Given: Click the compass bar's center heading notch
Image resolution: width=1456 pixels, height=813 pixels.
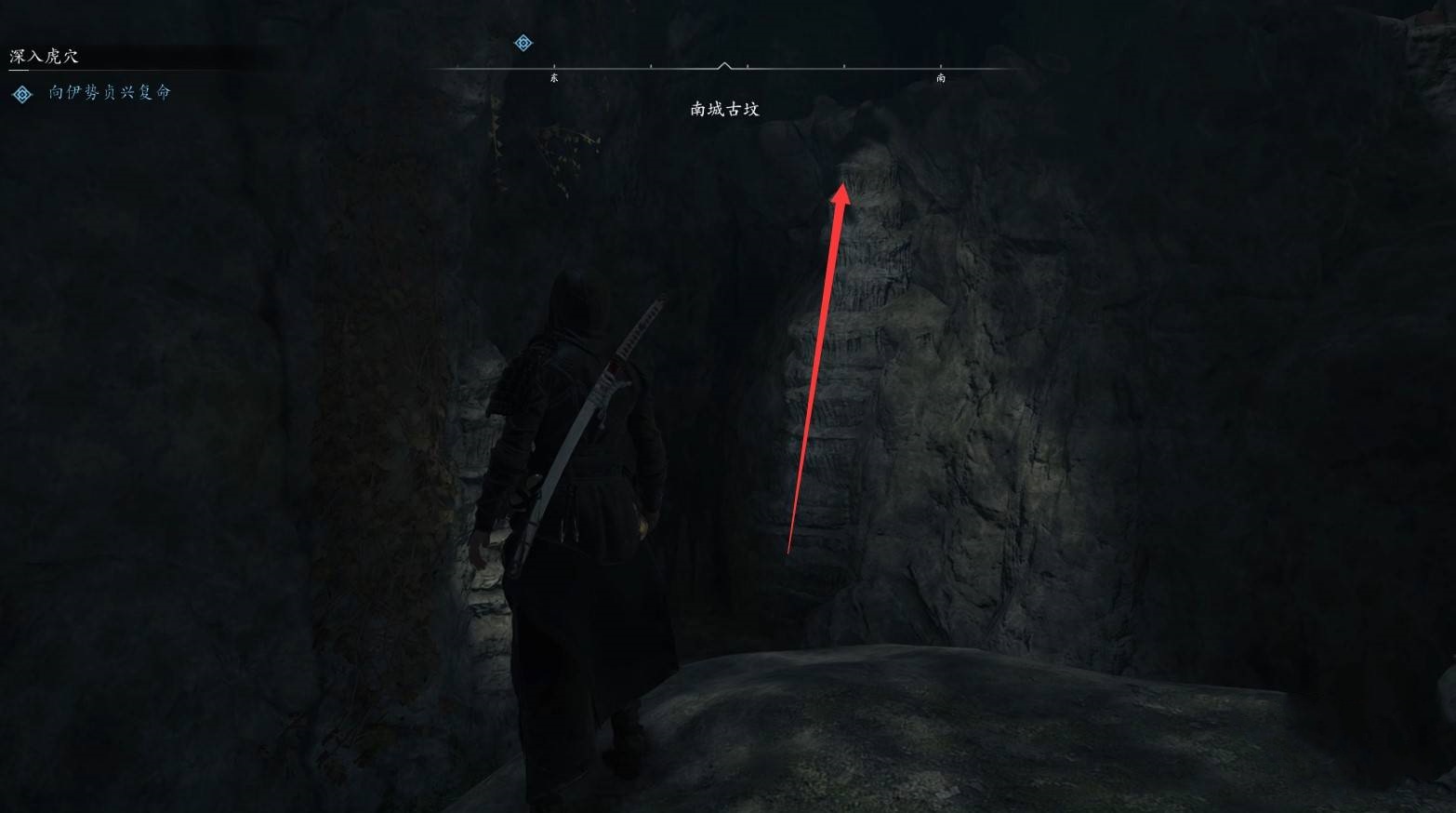Looking at the screenshot, I should click(725, 66).
